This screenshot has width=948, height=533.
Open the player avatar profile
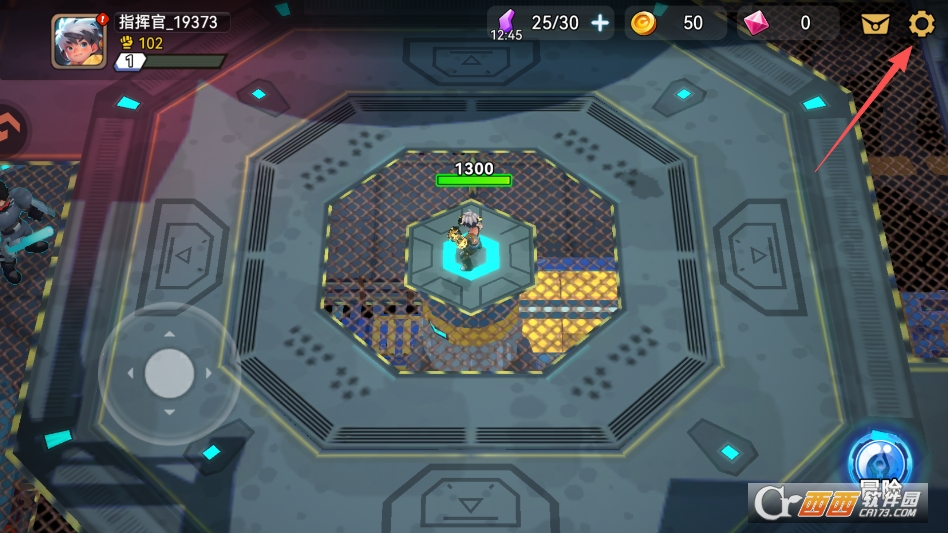pyautogui.click(x=78, y=41)
